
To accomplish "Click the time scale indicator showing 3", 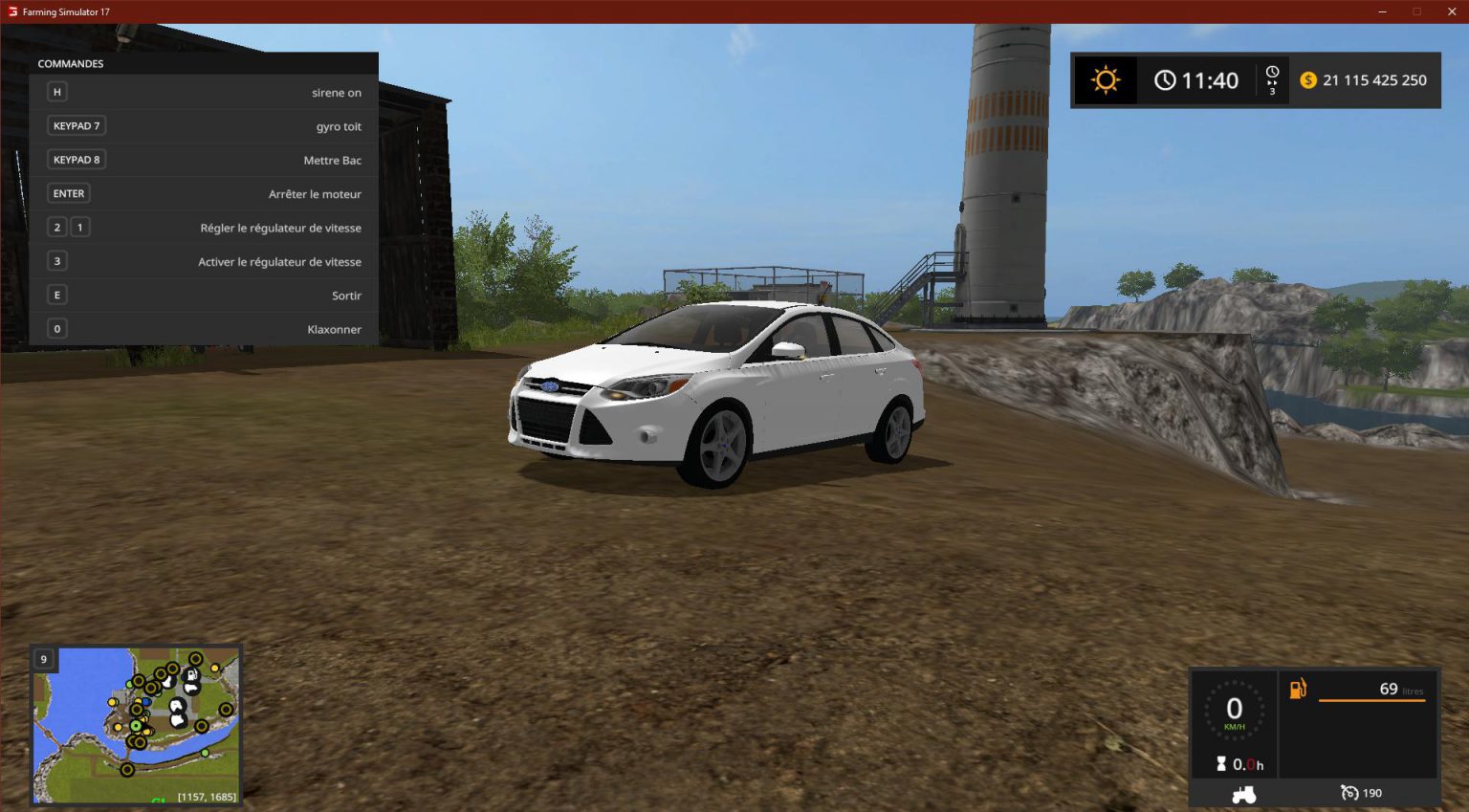I will click(1272, 80).
